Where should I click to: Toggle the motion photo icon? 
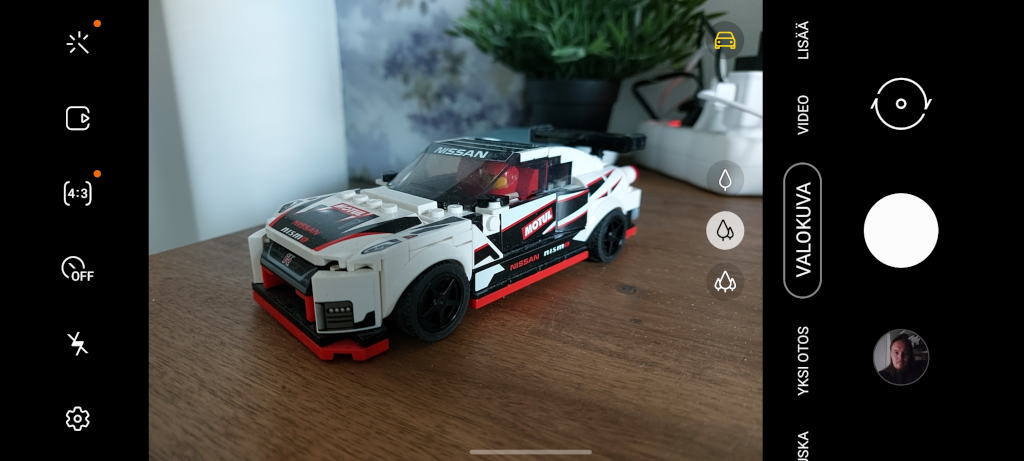(x=78, y=118)
